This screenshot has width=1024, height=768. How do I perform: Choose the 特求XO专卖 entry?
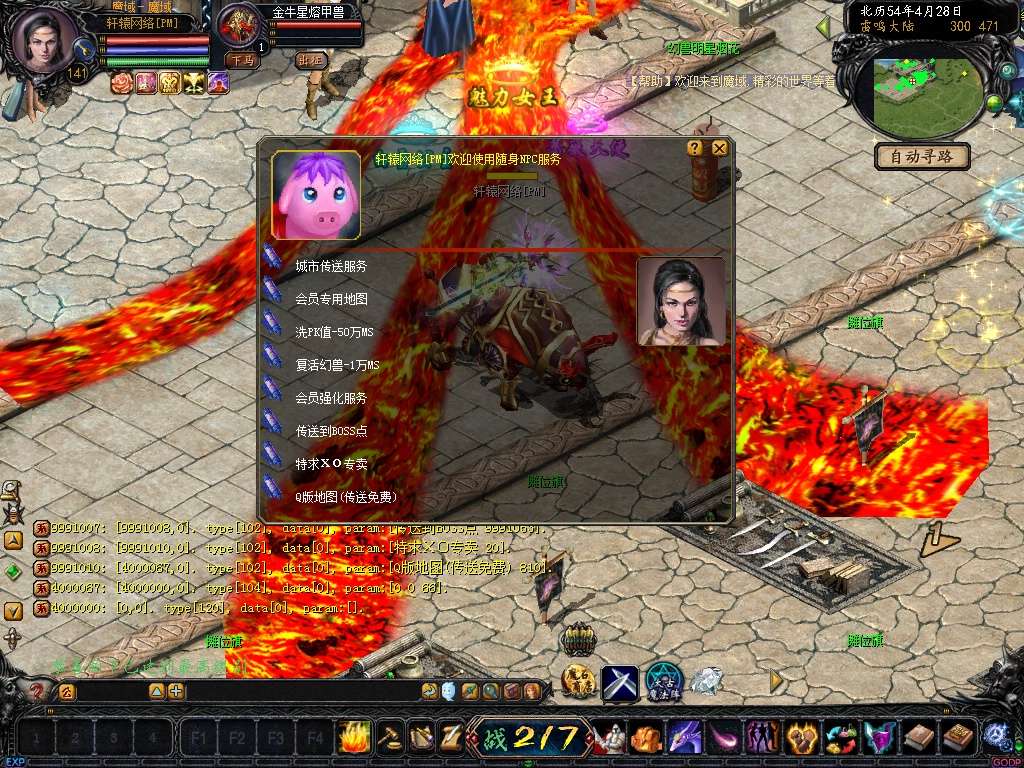[x=331, y=464]
